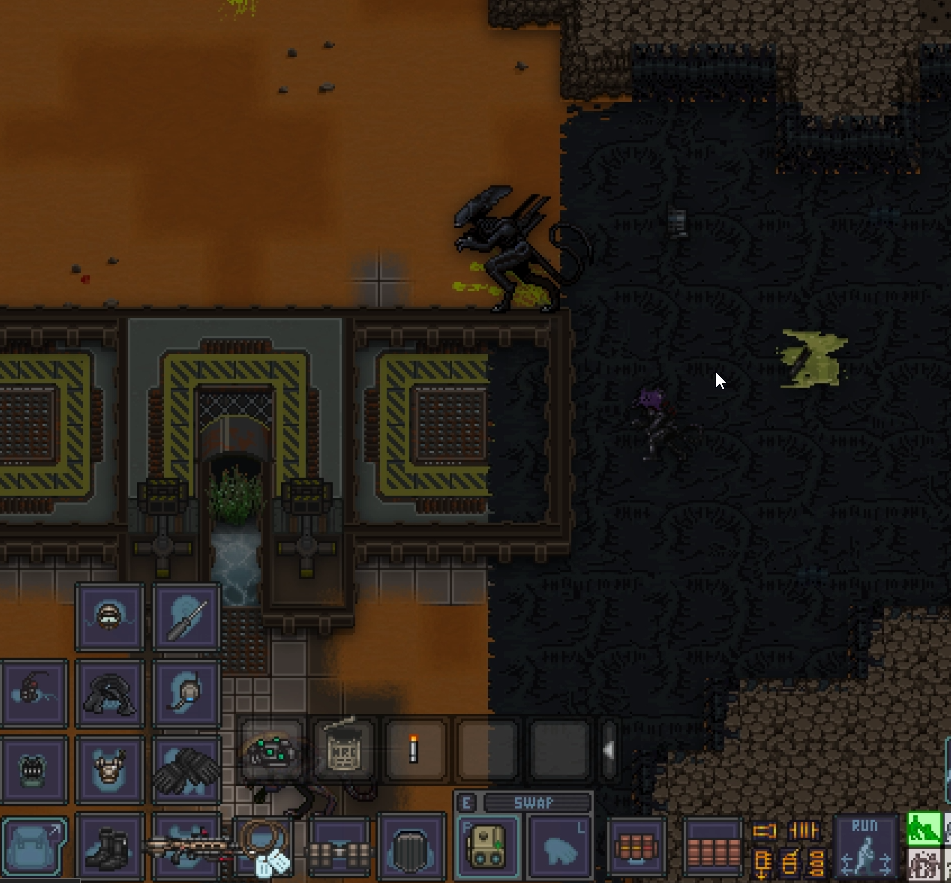Toggle the backpack inventory button
The width and height of the screenshot is (951, 883).
(34, 847)
